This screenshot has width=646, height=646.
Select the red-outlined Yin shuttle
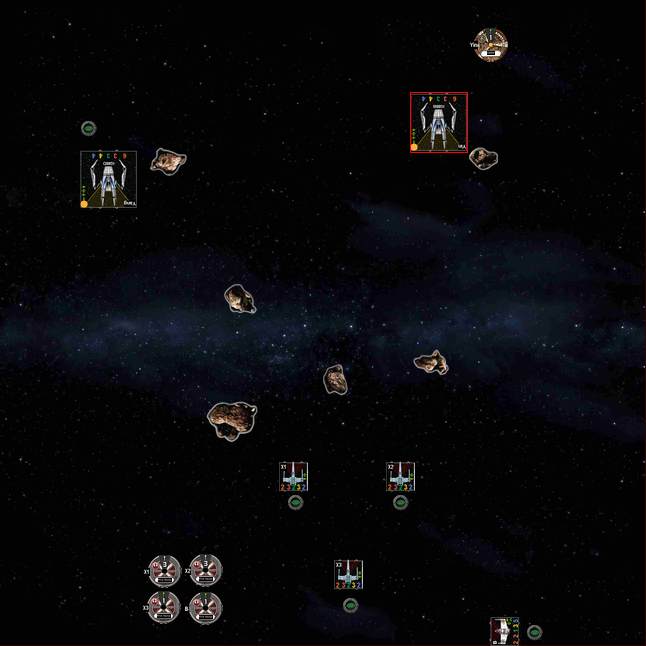pyautogui.click(x=438, y=123)
